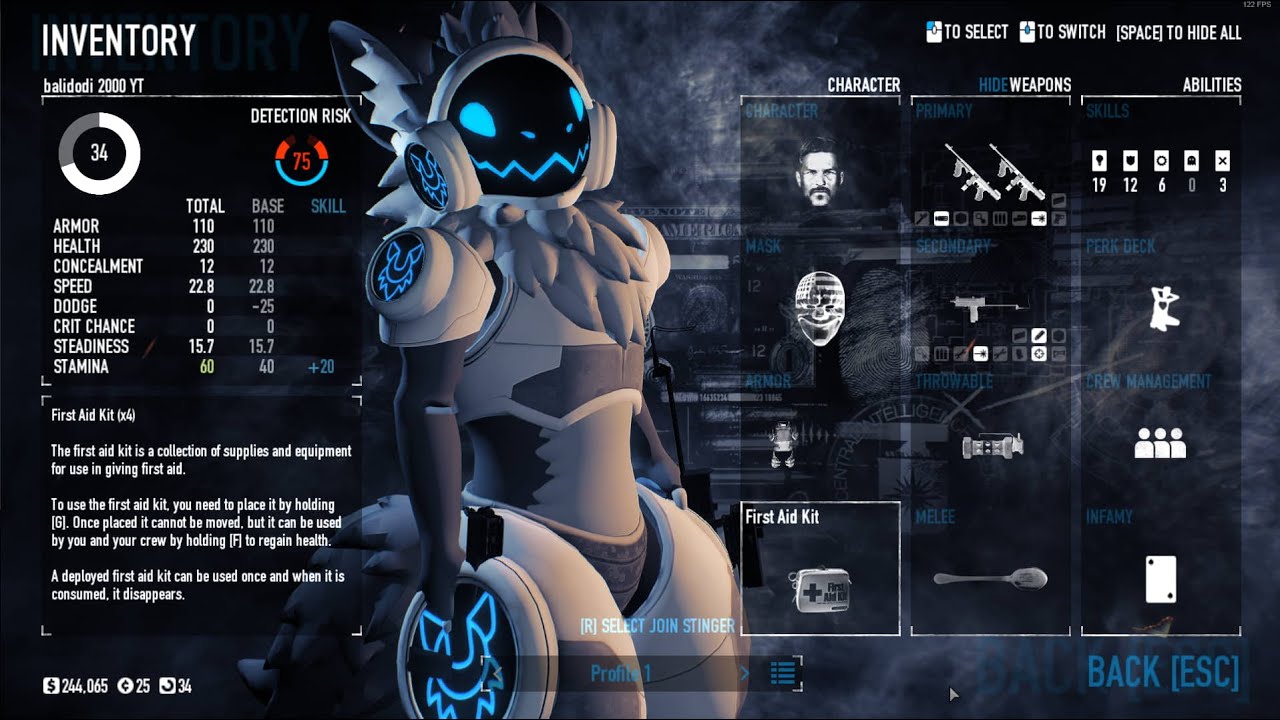Click the Profile 1 name field
Screen dimensions: 1280x720
coord(620,673)
